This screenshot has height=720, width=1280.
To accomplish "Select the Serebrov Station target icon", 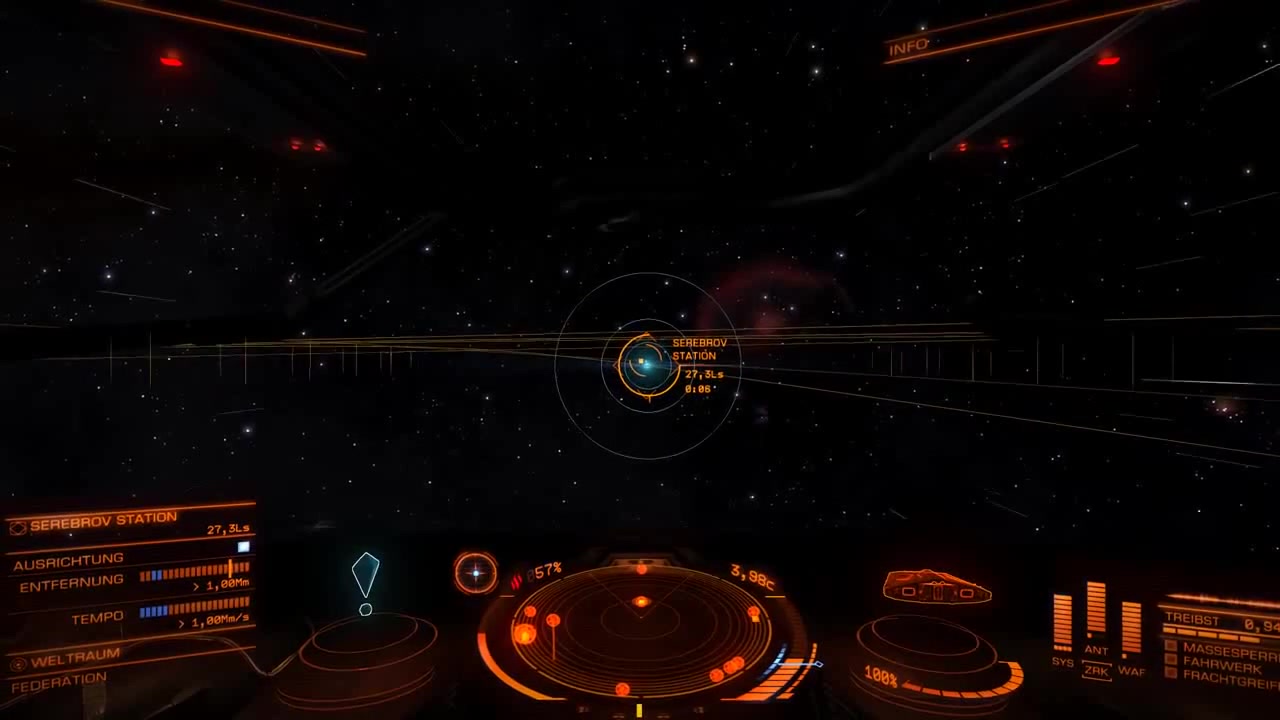I will (x=17, y=526).
